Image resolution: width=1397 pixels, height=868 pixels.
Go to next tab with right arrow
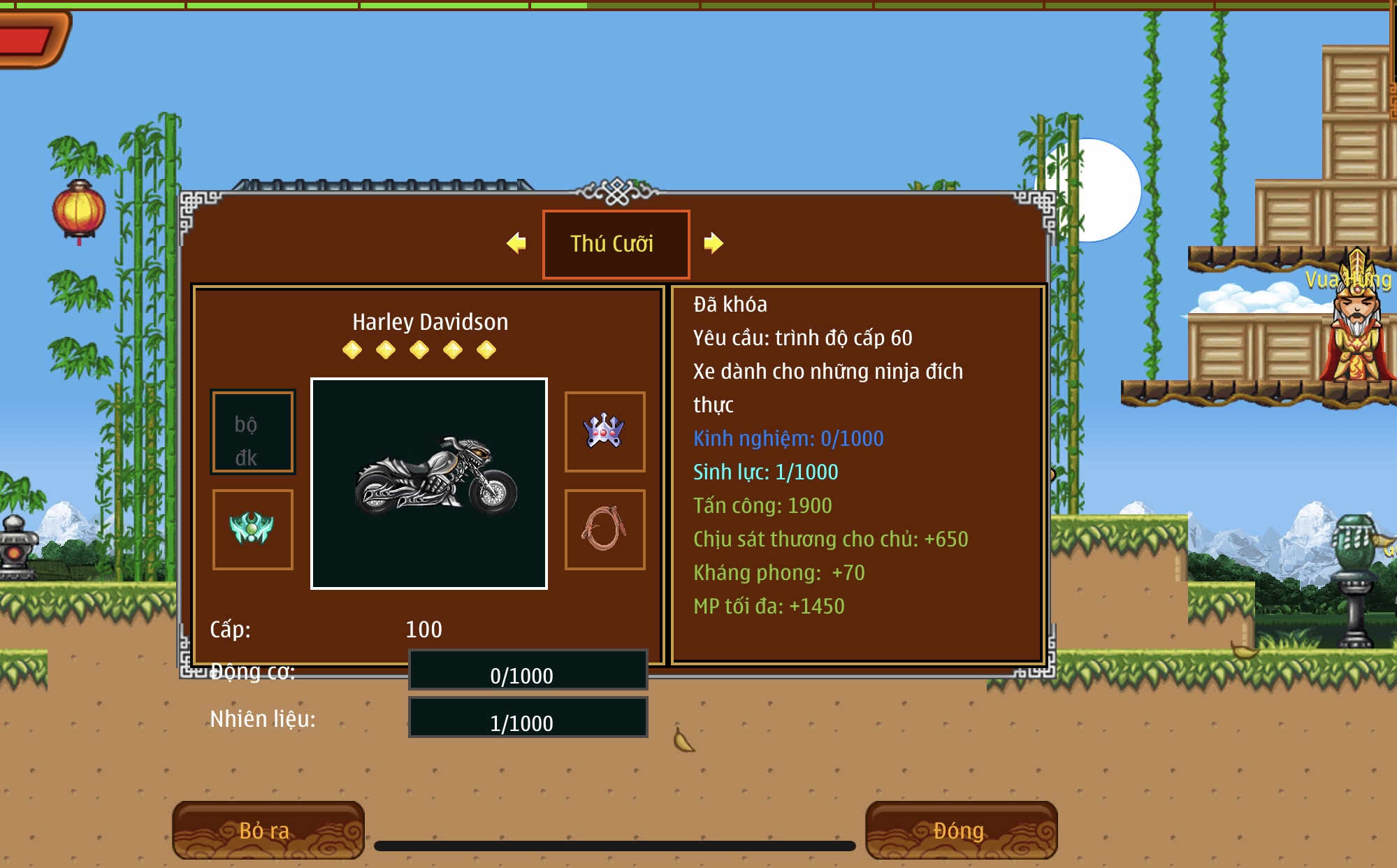coord(714,243)
